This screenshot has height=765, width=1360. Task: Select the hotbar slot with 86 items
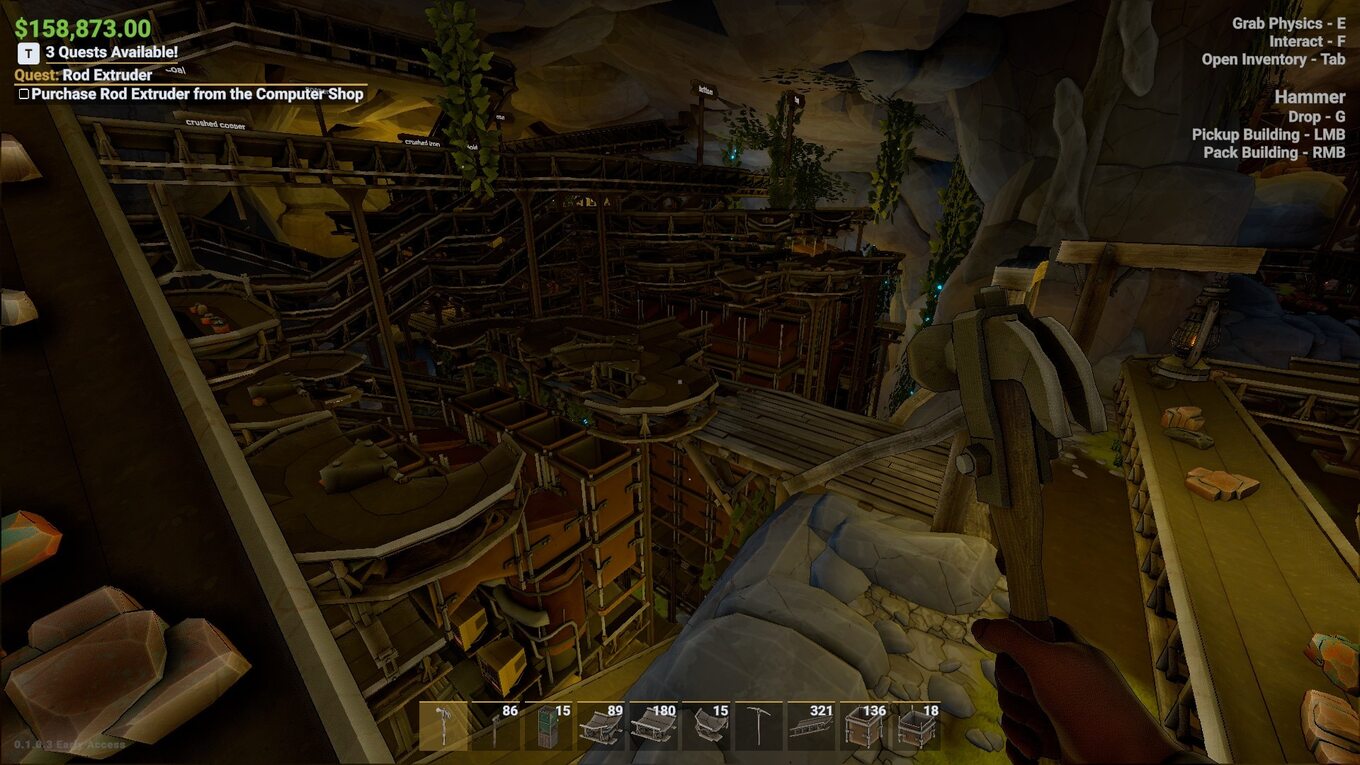[x=496, y=726]
